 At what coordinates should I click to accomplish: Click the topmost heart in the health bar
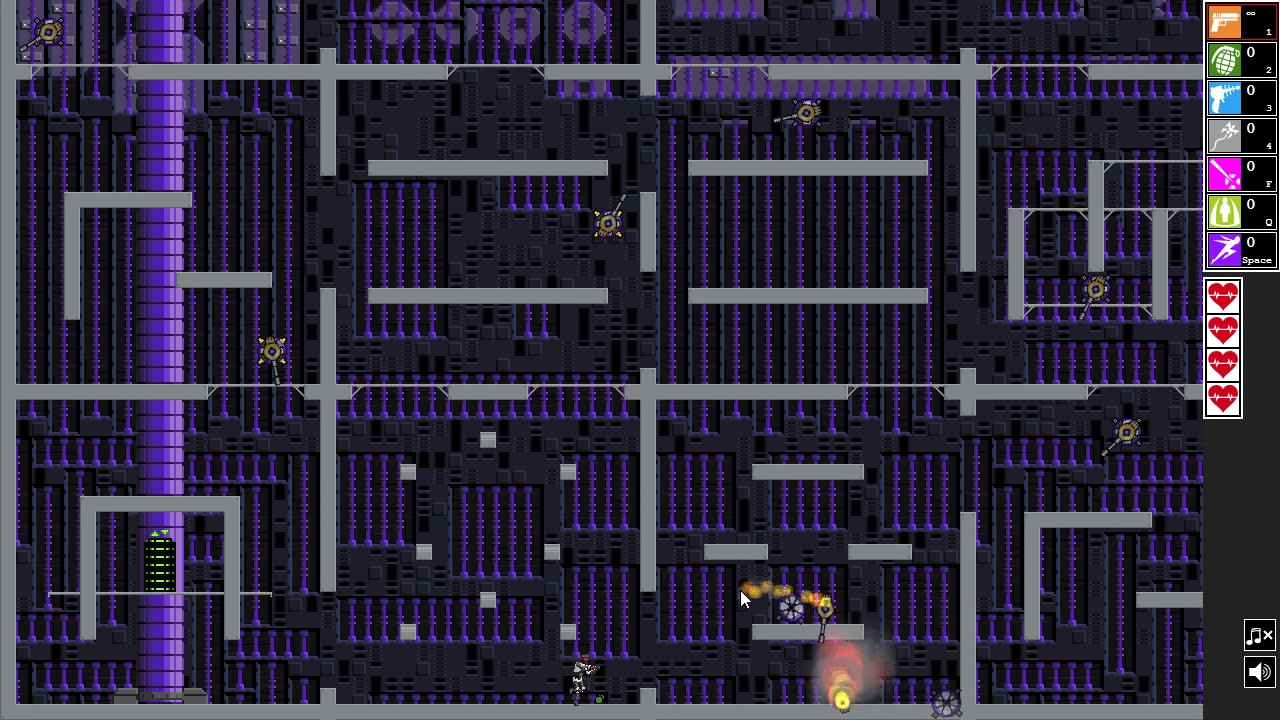[1223, 294]
